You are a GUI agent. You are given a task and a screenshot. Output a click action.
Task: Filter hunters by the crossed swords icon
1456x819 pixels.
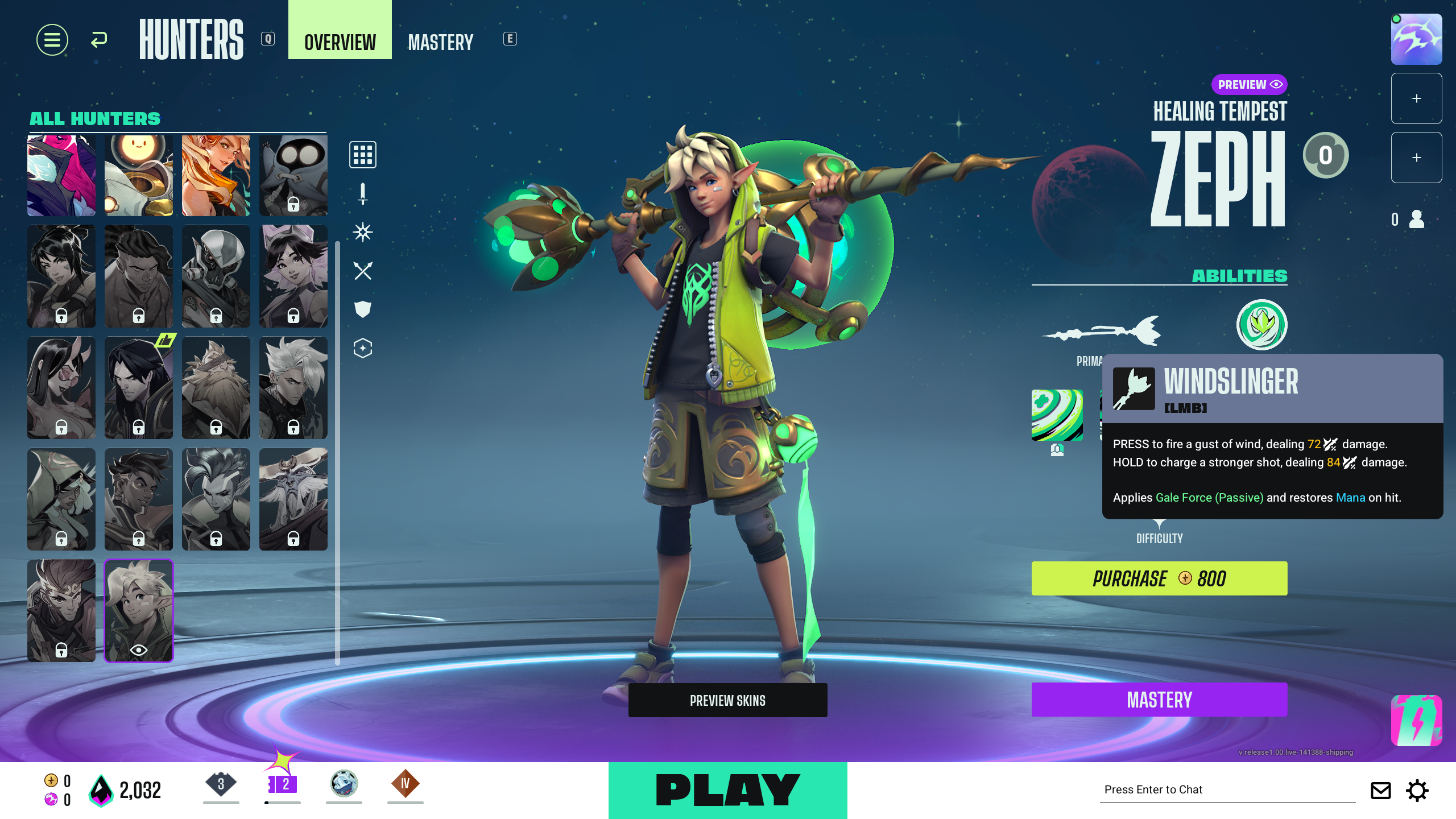pos(362,271)
